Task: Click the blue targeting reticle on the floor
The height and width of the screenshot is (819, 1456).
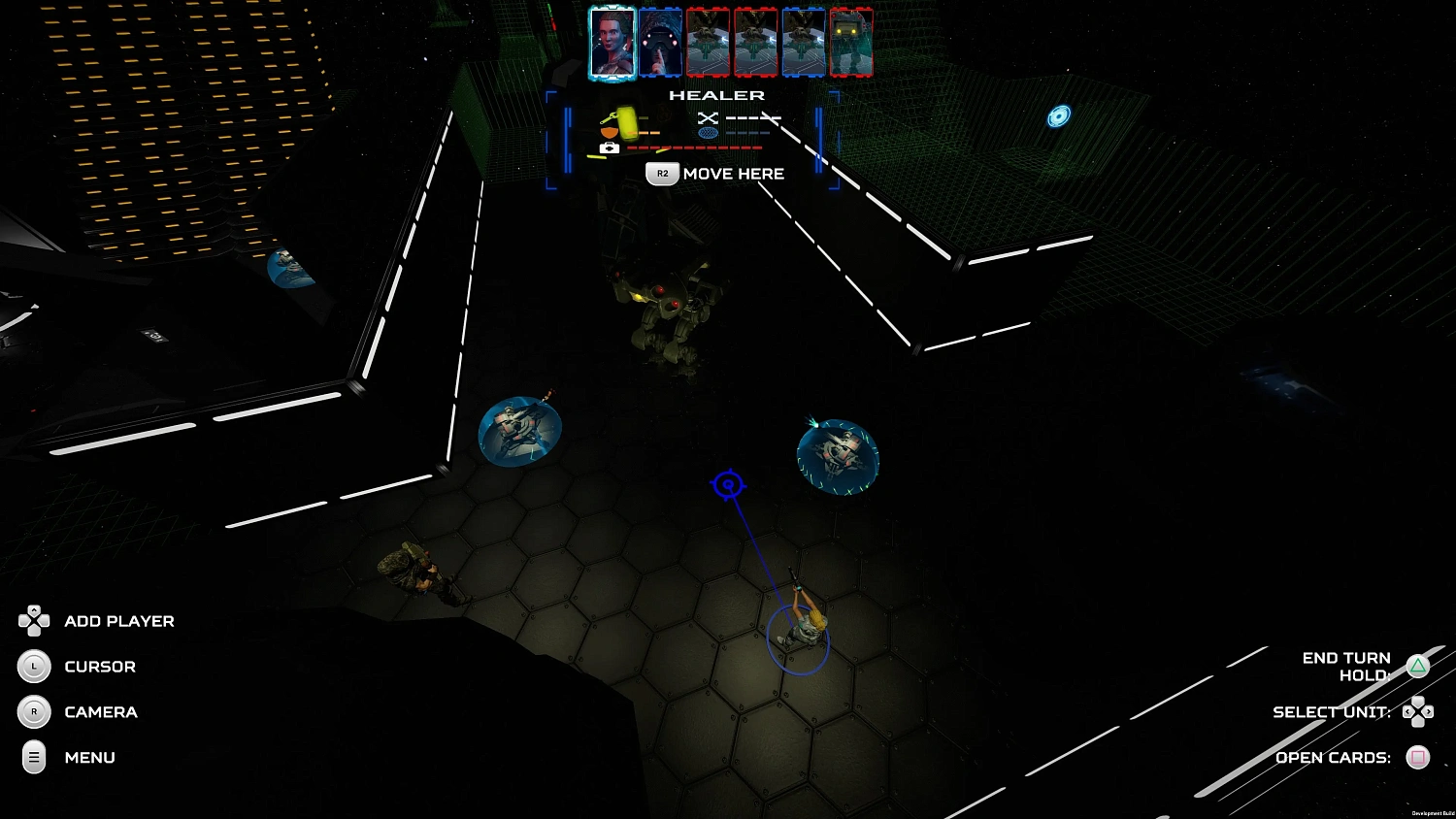Action: (x=728, y=484)
